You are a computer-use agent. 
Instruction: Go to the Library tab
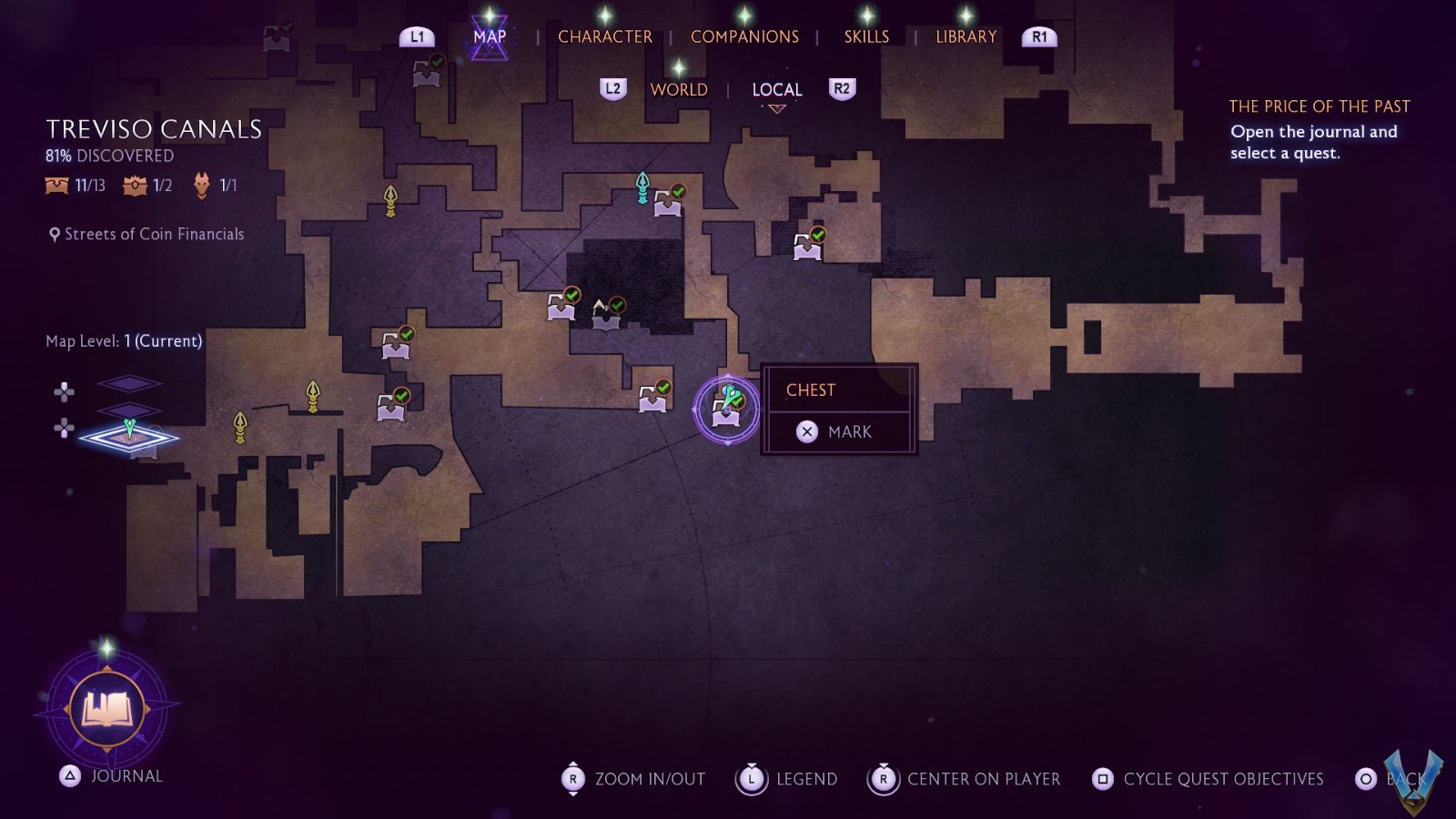(966, 36)
